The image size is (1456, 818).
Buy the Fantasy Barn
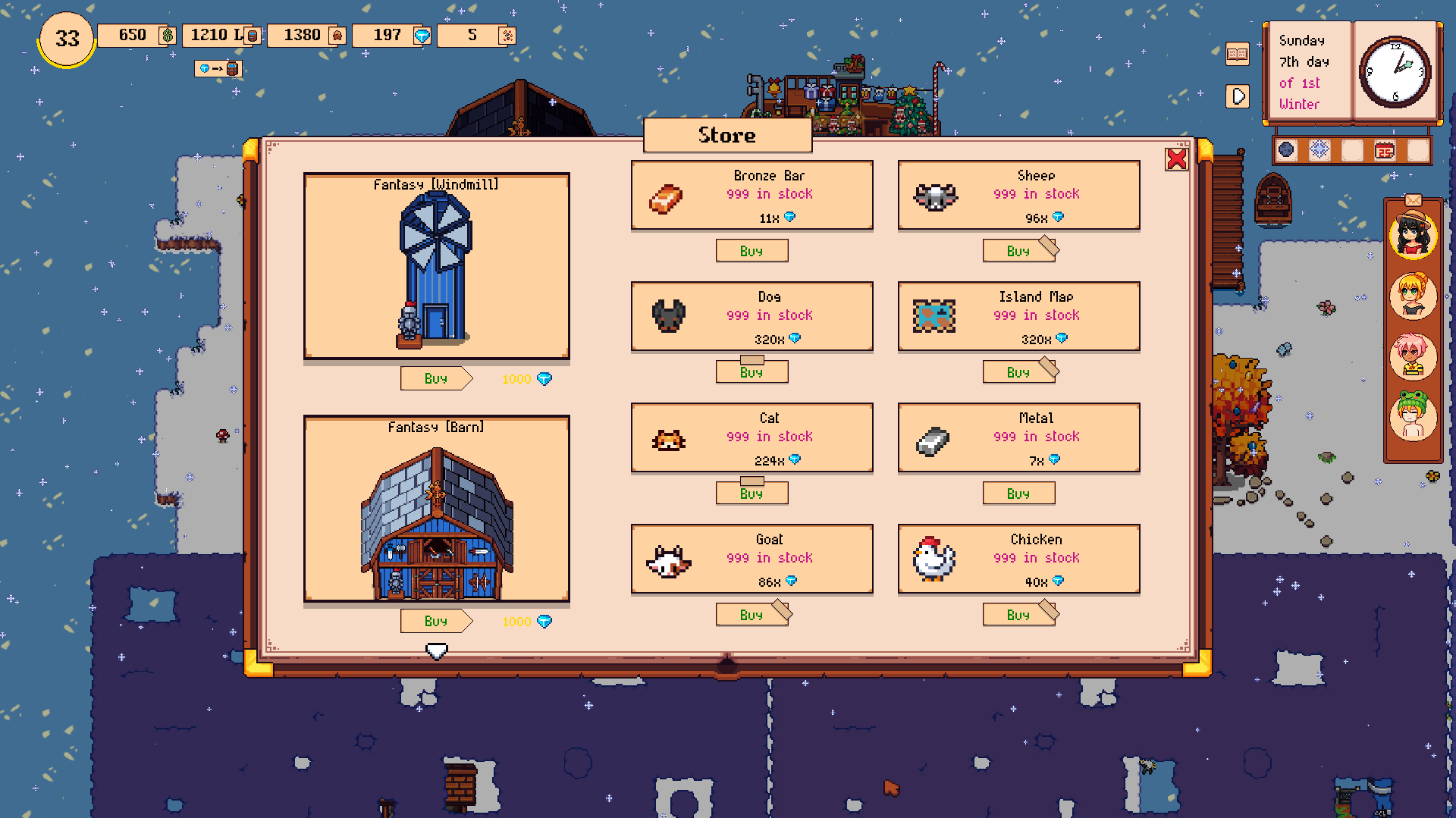[x=435, y=621]
